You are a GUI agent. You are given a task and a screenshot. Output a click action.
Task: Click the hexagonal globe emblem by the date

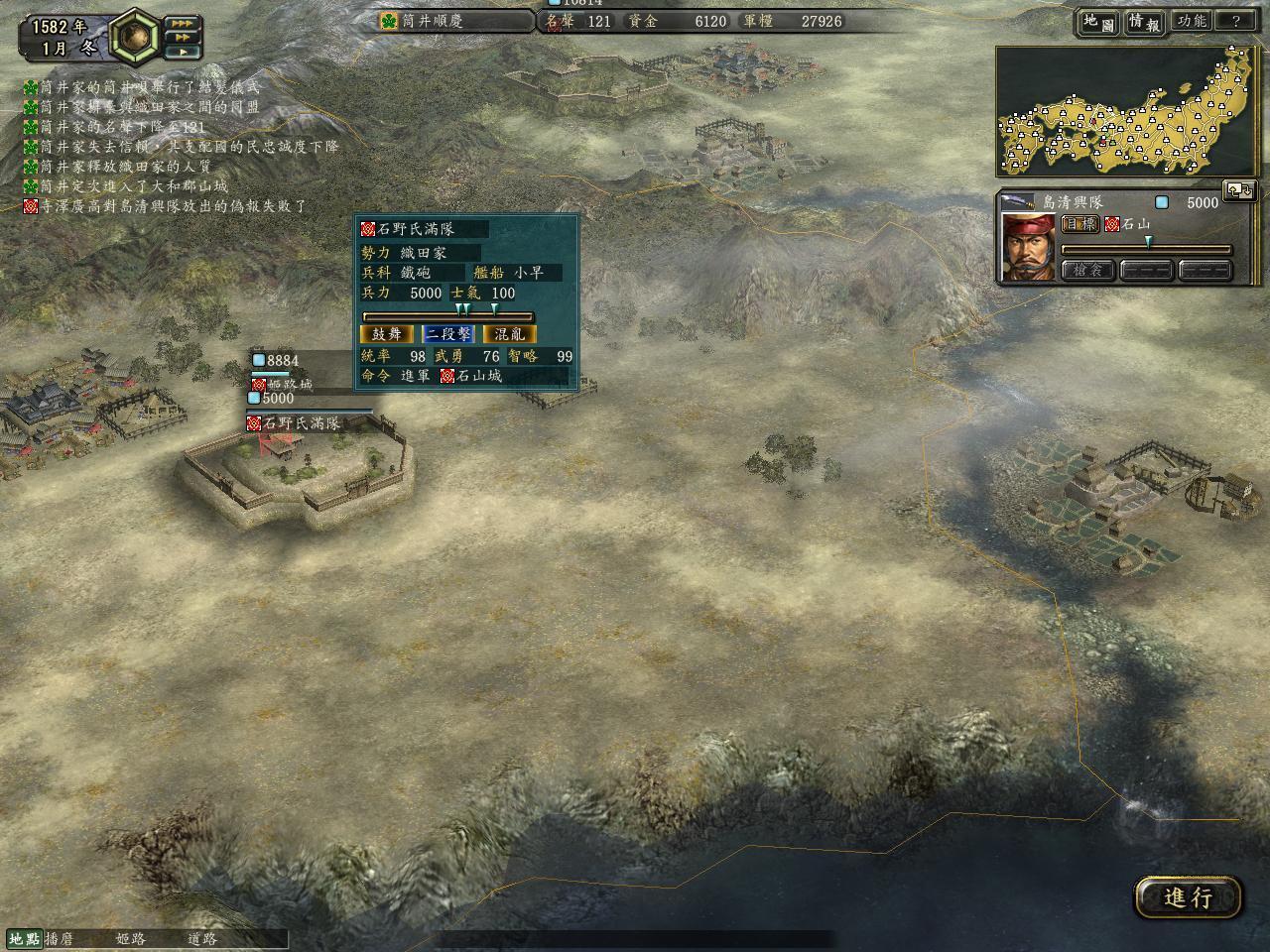pyautogui.click(x=134, y=35)
